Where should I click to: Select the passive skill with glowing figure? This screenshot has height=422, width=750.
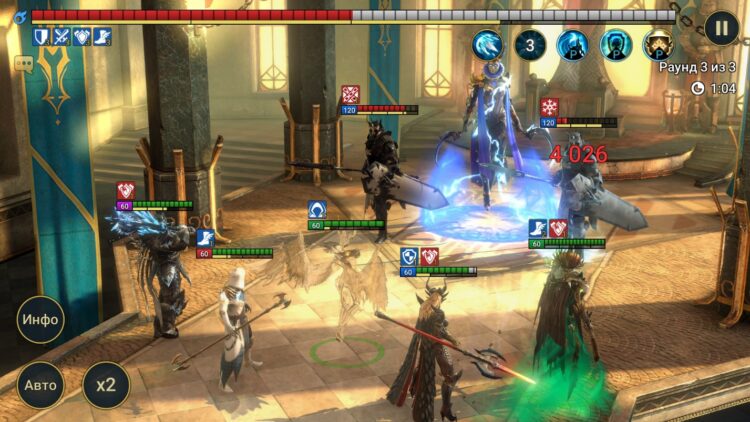point(574,44)
